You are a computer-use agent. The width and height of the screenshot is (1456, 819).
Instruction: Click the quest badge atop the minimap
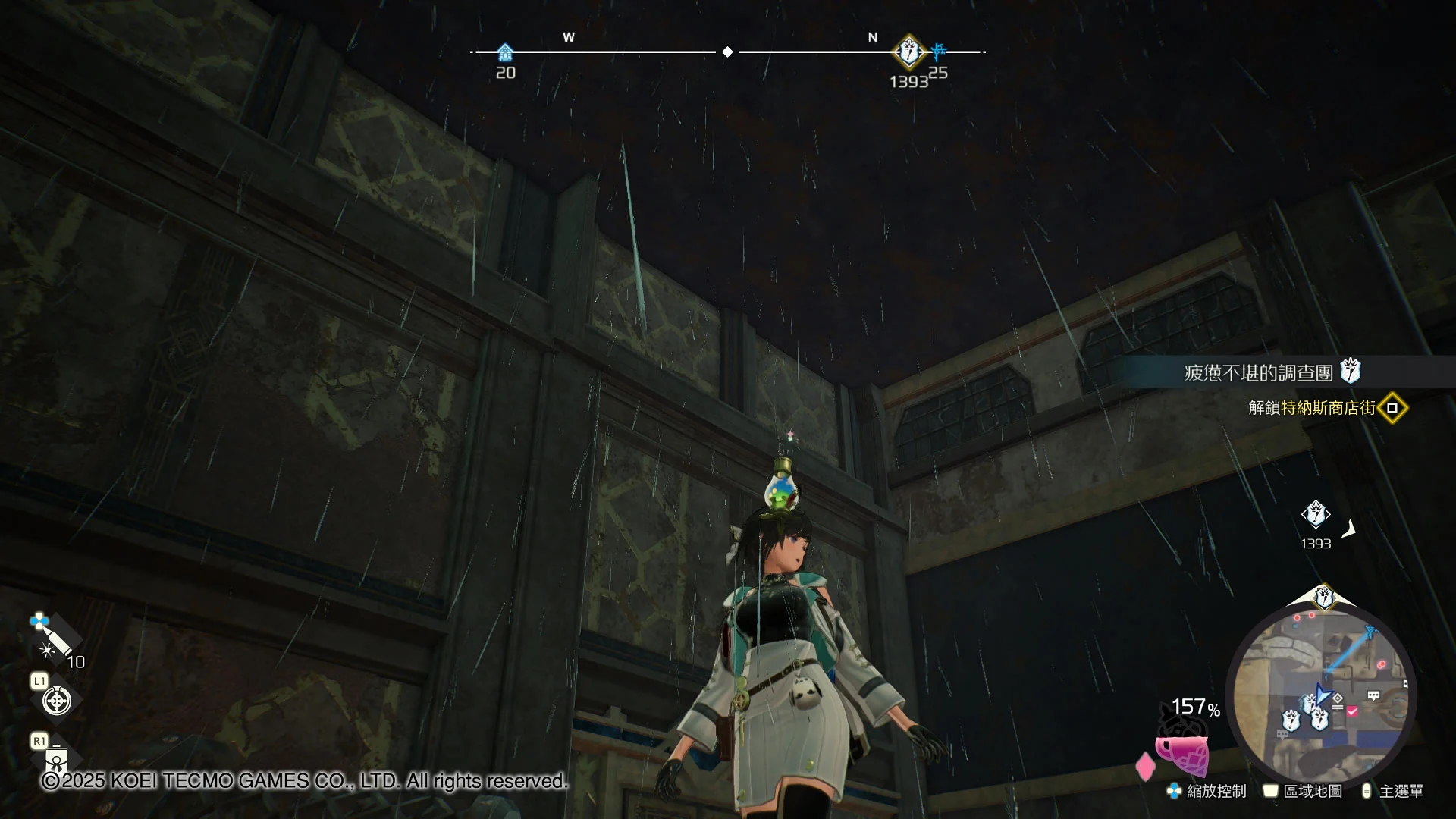(1324, 597)
